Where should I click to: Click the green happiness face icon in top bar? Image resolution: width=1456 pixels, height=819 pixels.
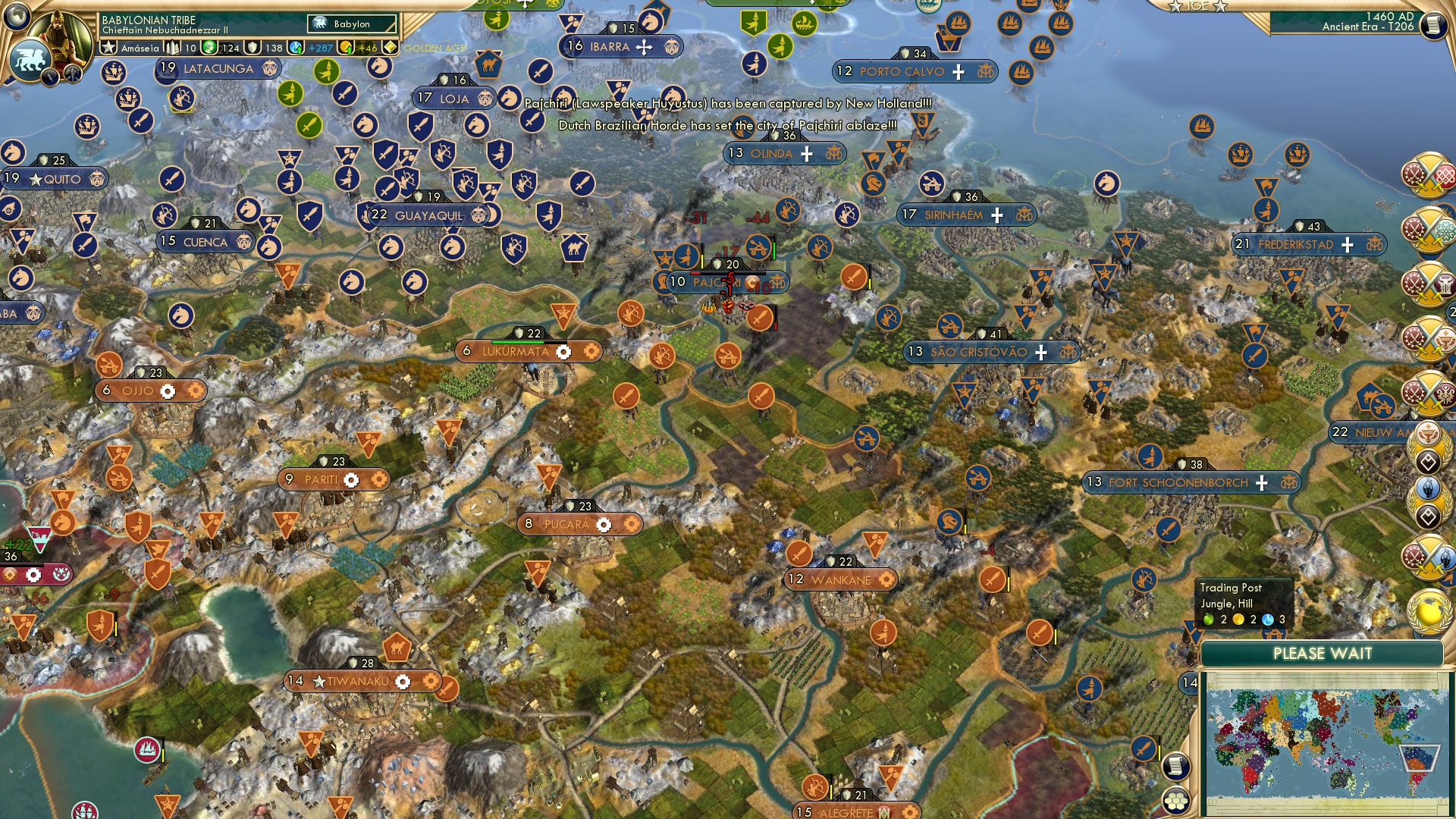(209, 48)
